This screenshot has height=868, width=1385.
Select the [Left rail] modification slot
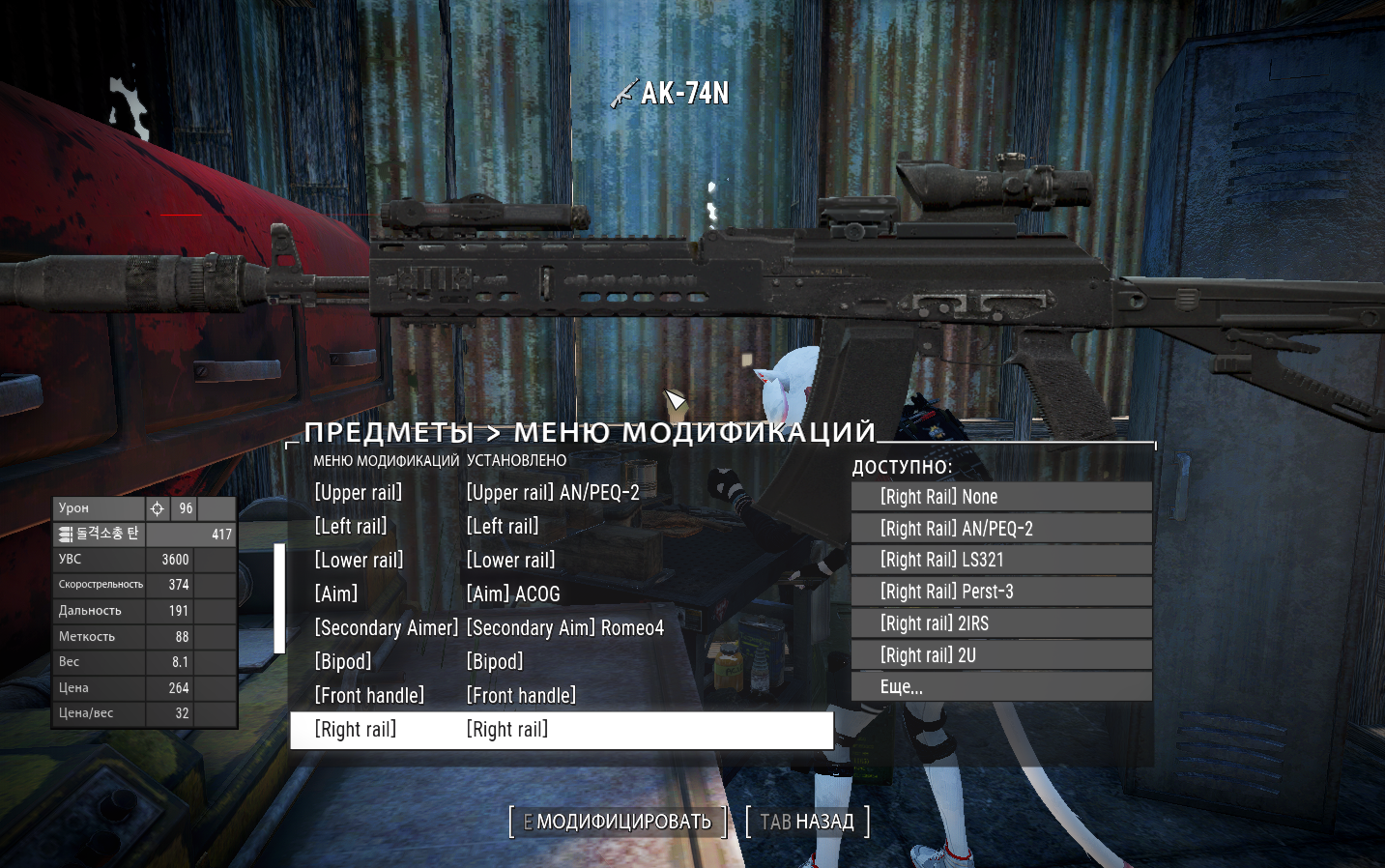tap(350, 526)
